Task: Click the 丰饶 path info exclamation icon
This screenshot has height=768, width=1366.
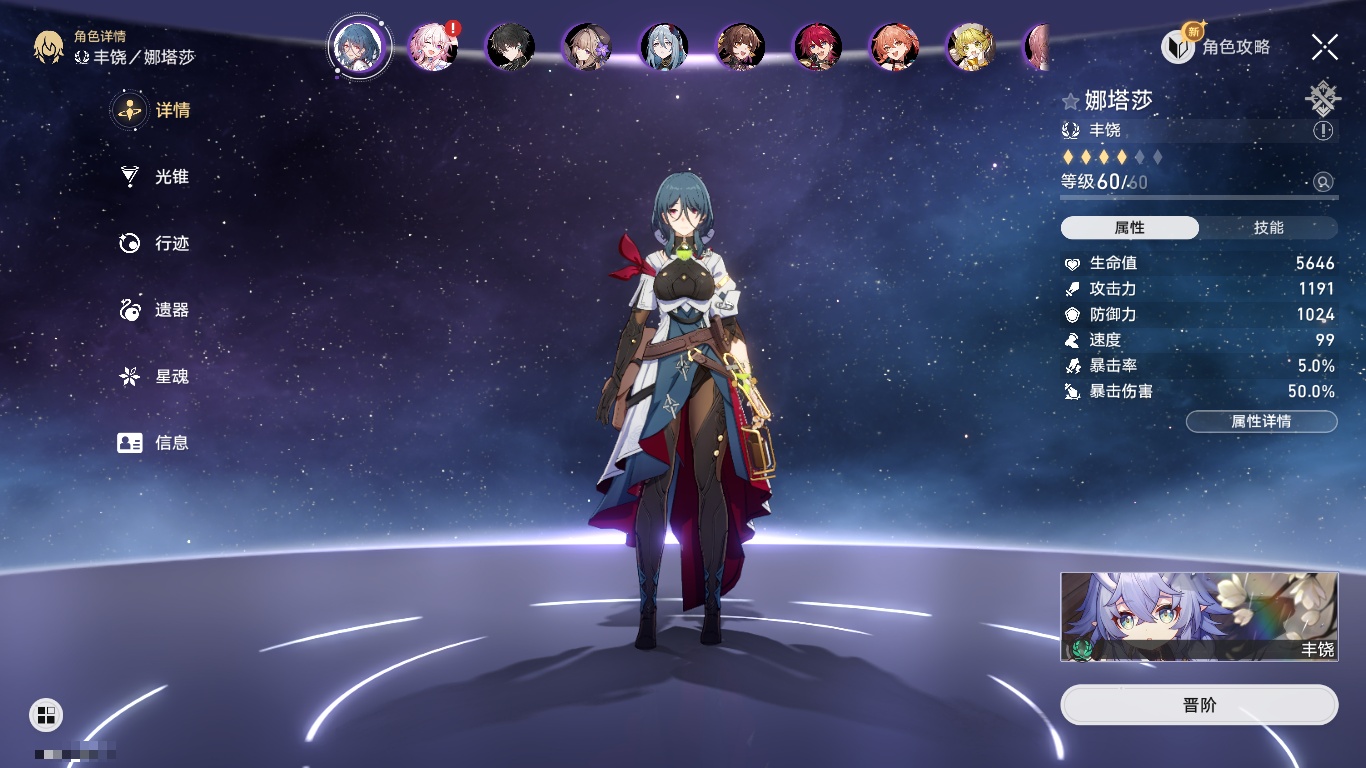Action: [x=1323, y=131]
